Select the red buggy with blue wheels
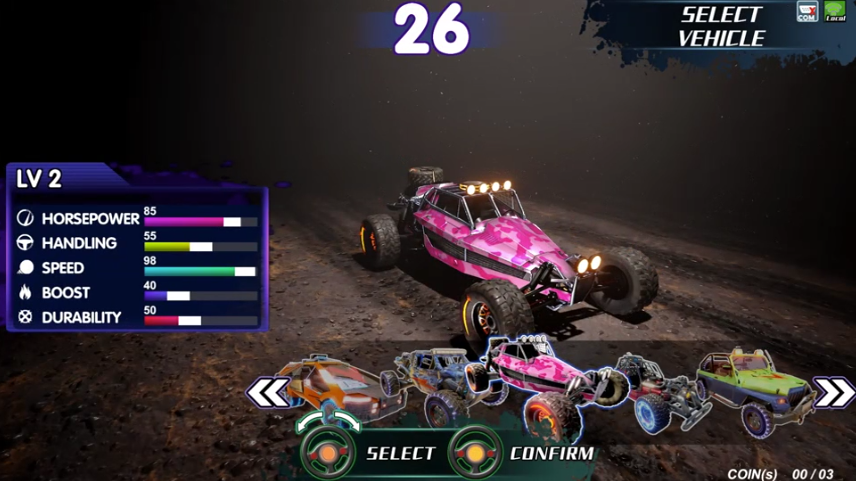This screenshot has width=856, height=481. [658, 390]
